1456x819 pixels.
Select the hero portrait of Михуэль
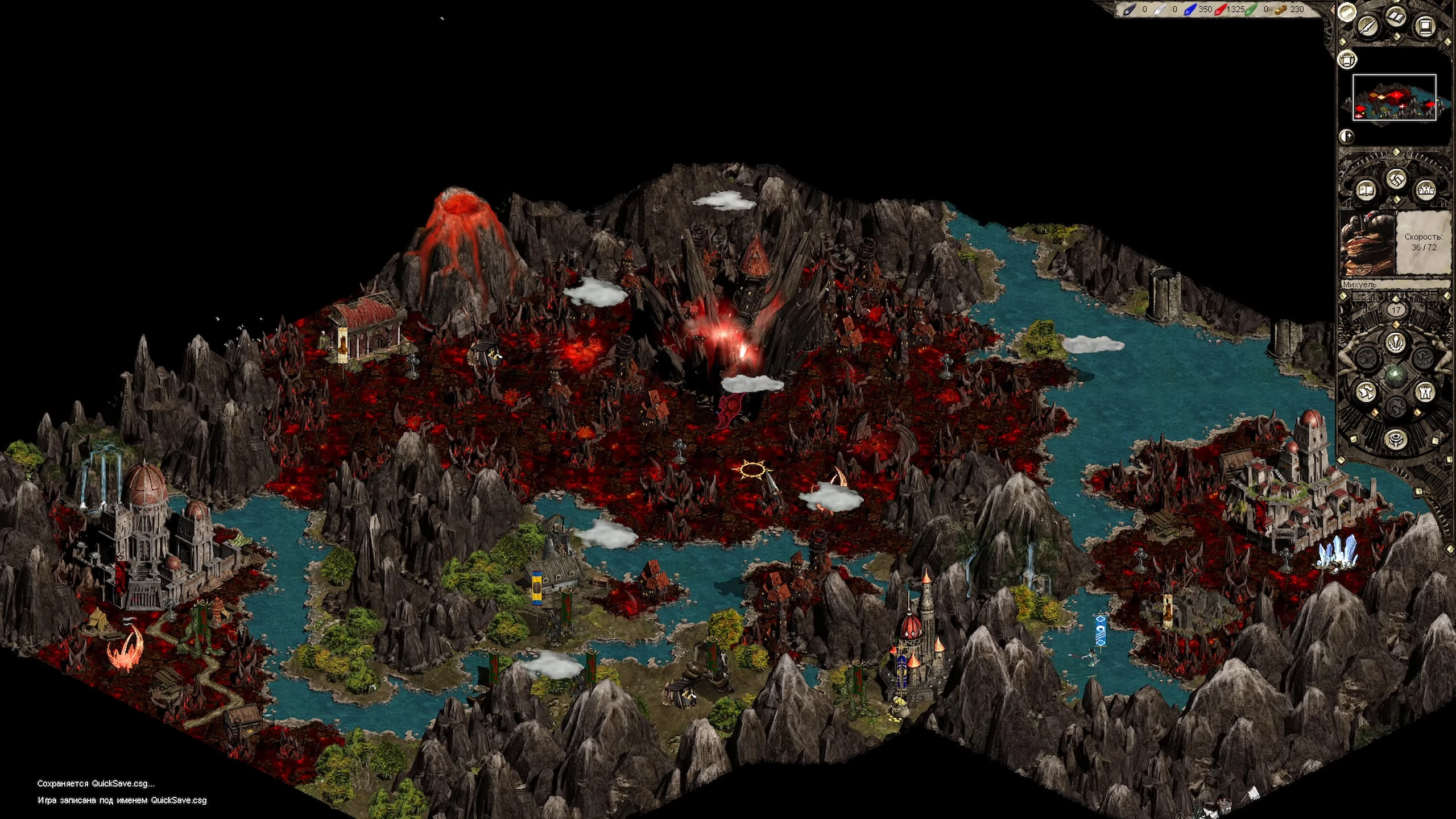pos(1367,243)
